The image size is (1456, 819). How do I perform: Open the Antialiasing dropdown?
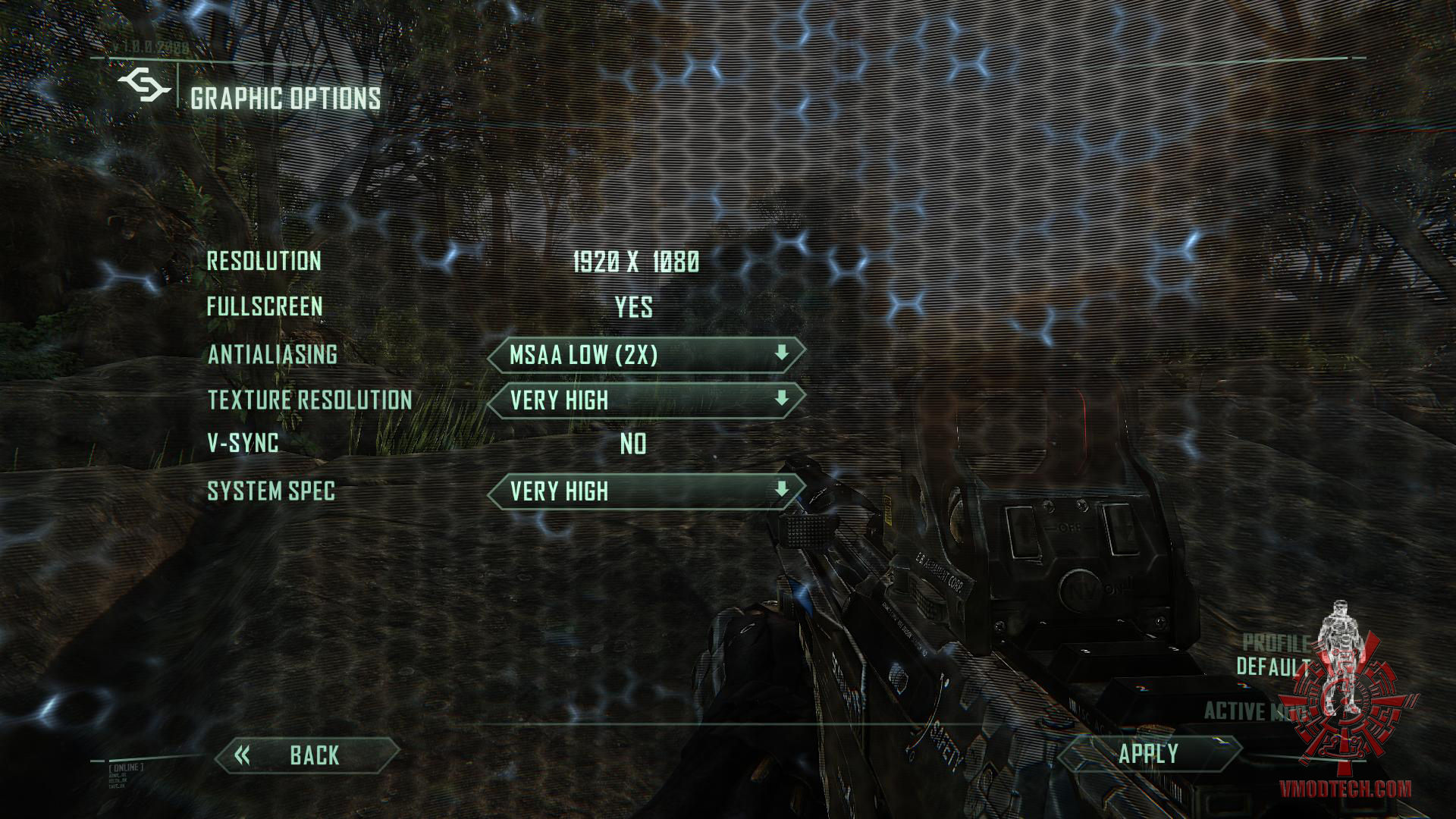pyautogui.click(x=645, y=355)
